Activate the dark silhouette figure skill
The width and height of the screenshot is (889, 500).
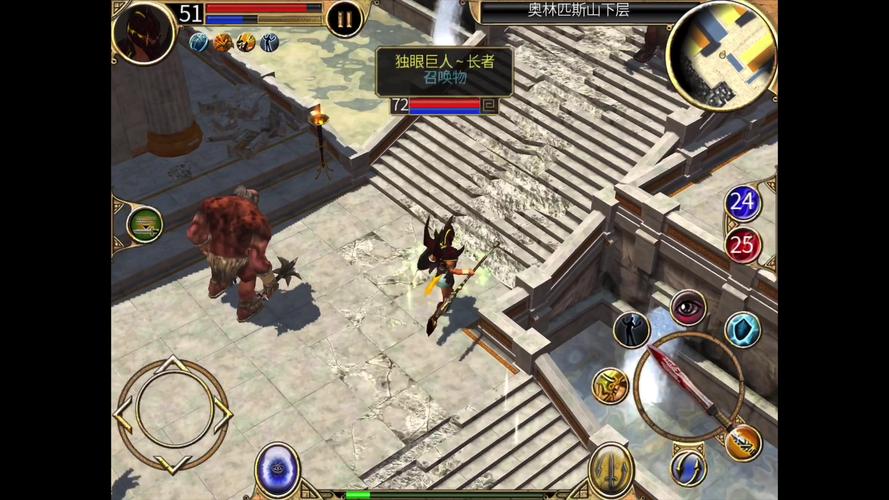tap(631, 330)
